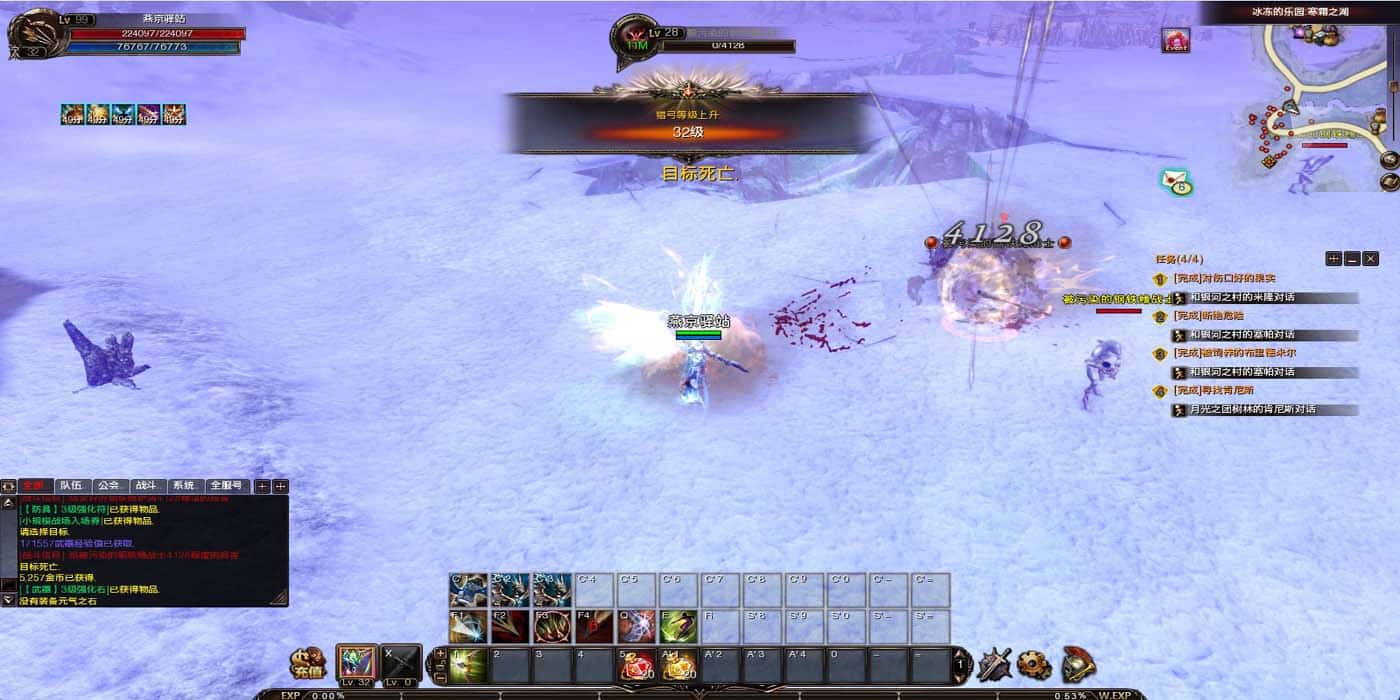The width and height of the screenshot is (1400, 700).
Task: Switch chat to the 系统 tab
Action: [183, 486]
